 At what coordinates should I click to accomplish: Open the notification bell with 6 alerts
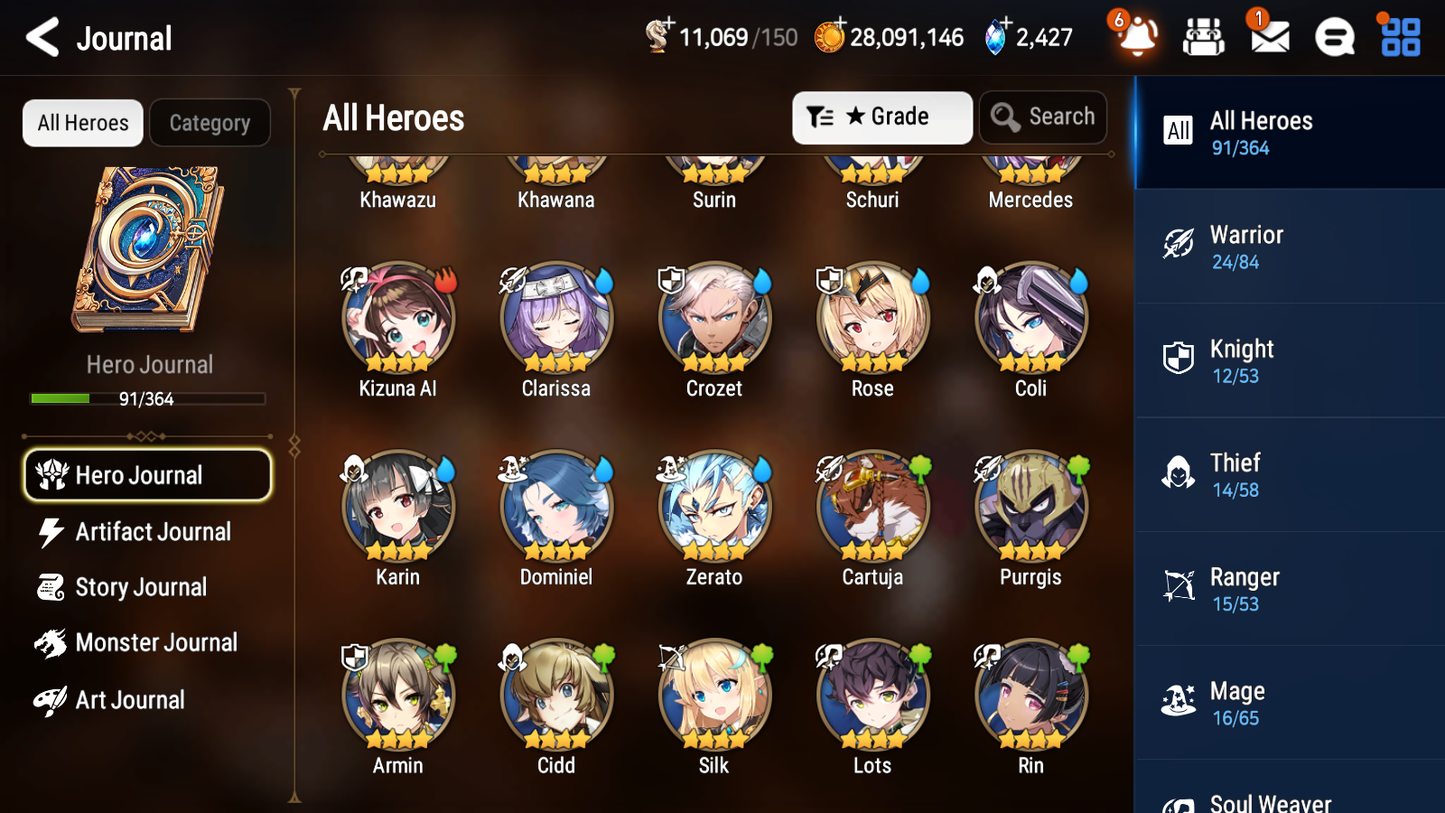(1135, 36)
